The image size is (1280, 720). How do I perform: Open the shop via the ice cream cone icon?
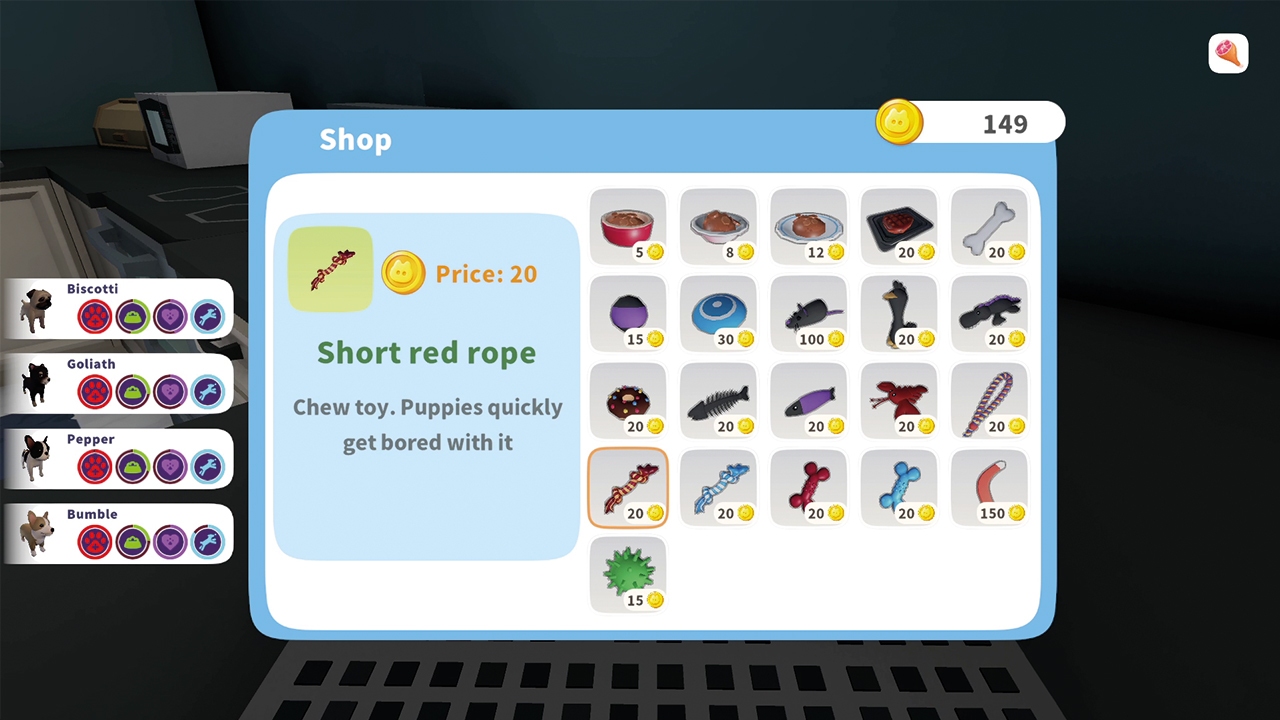click(x=1228, y=53)
